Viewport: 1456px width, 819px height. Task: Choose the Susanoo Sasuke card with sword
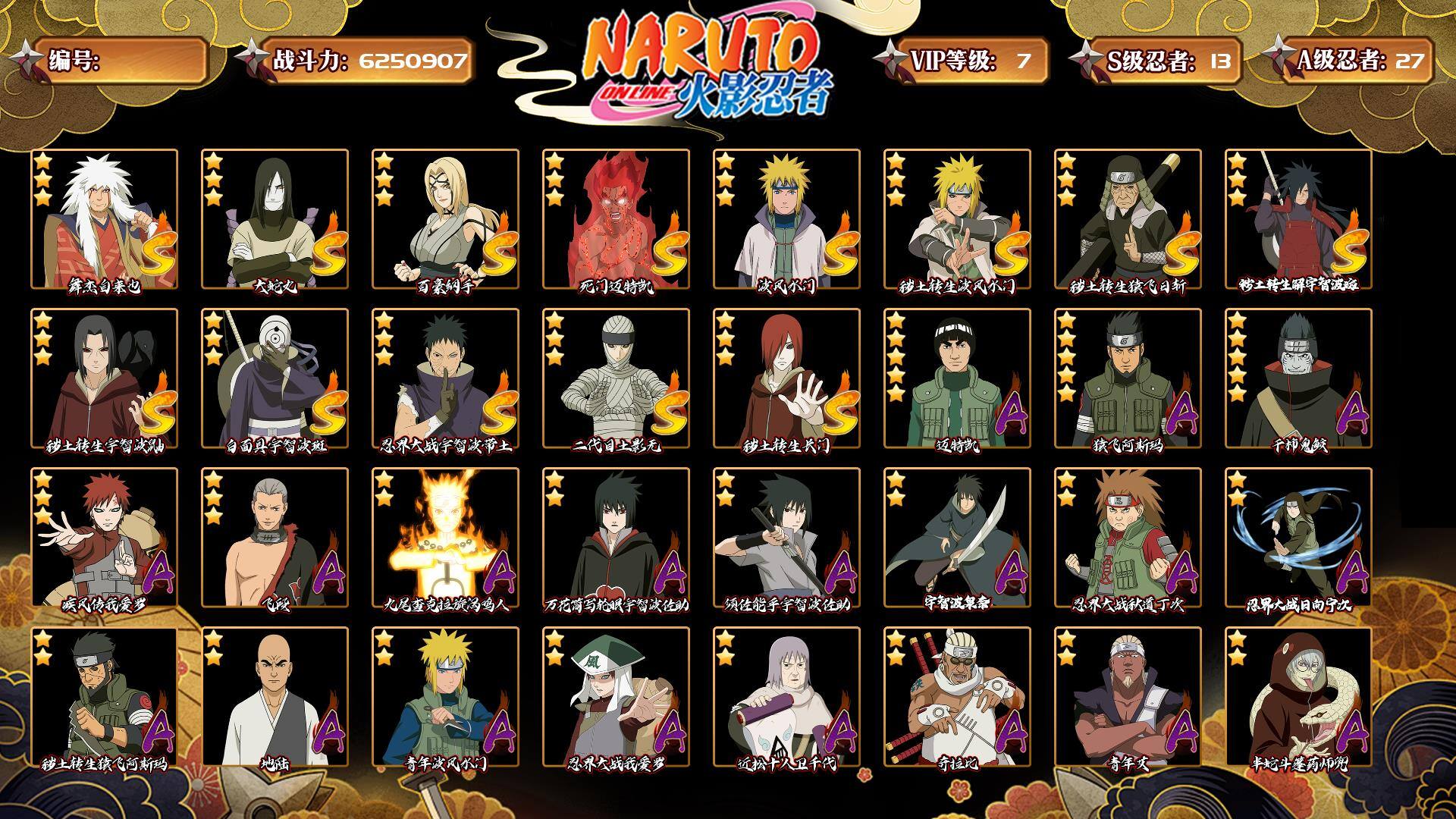coord(786,538)
